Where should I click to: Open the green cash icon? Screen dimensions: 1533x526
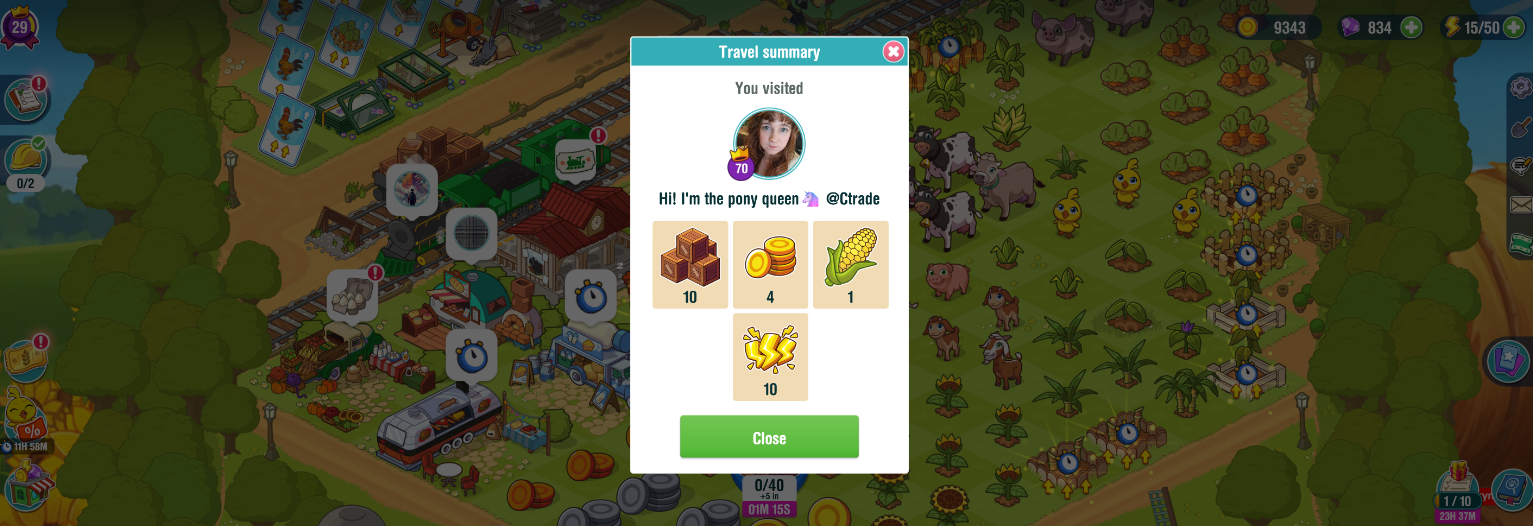pyautogui.click(x=1521, y=243)
